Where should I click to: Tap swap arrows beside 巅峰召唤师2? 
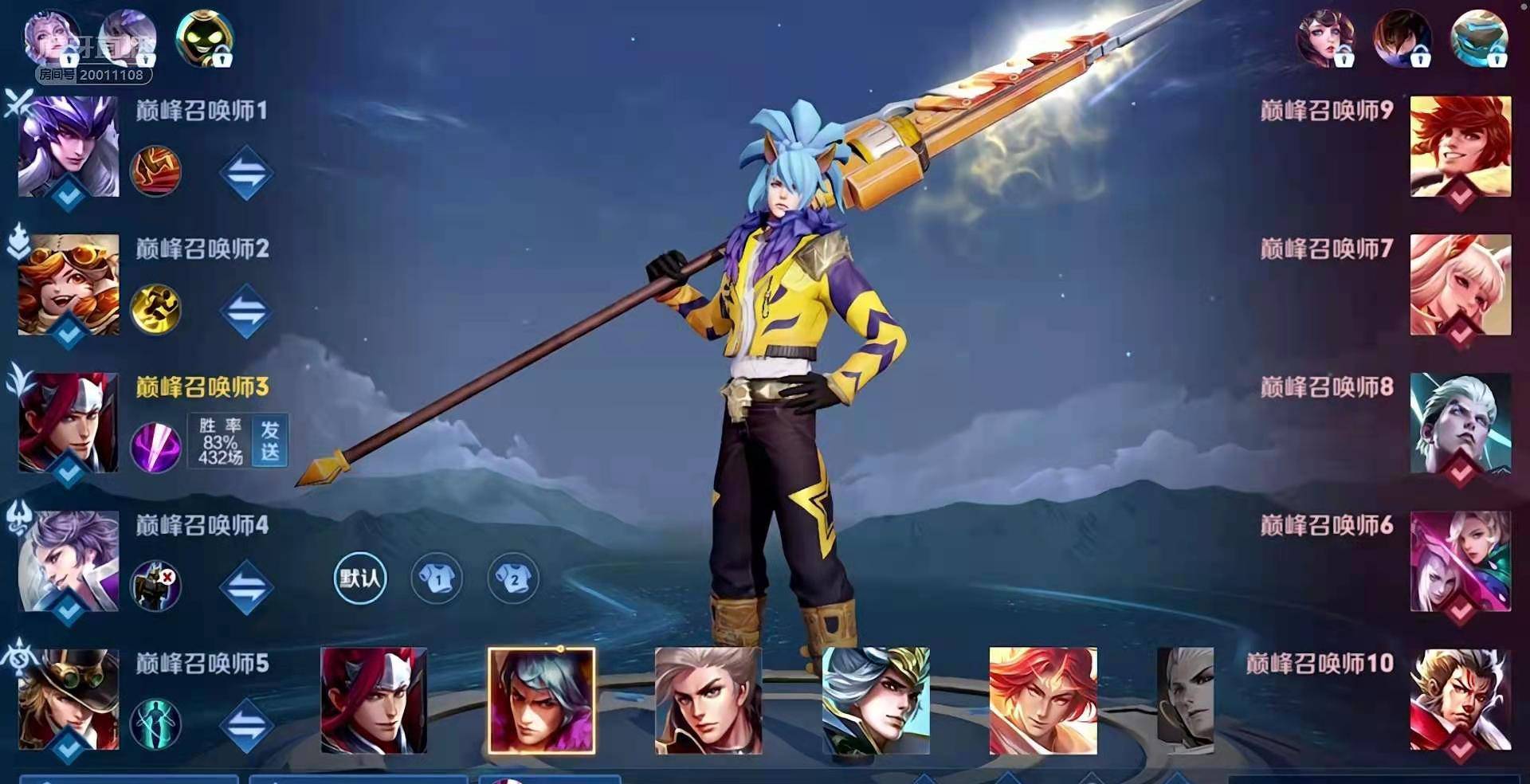point(246,311)
